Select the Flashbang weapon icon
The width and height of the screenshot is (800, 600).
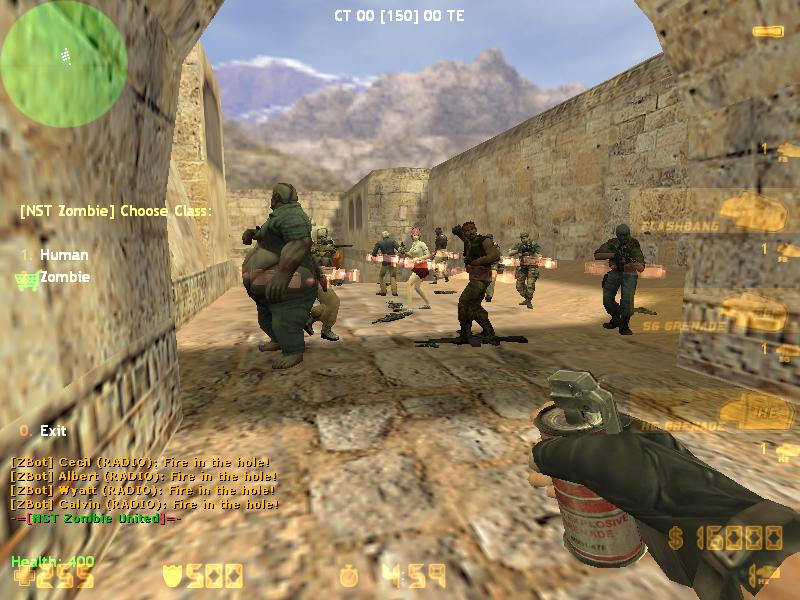pyautogui.click(x=753, y=211)
